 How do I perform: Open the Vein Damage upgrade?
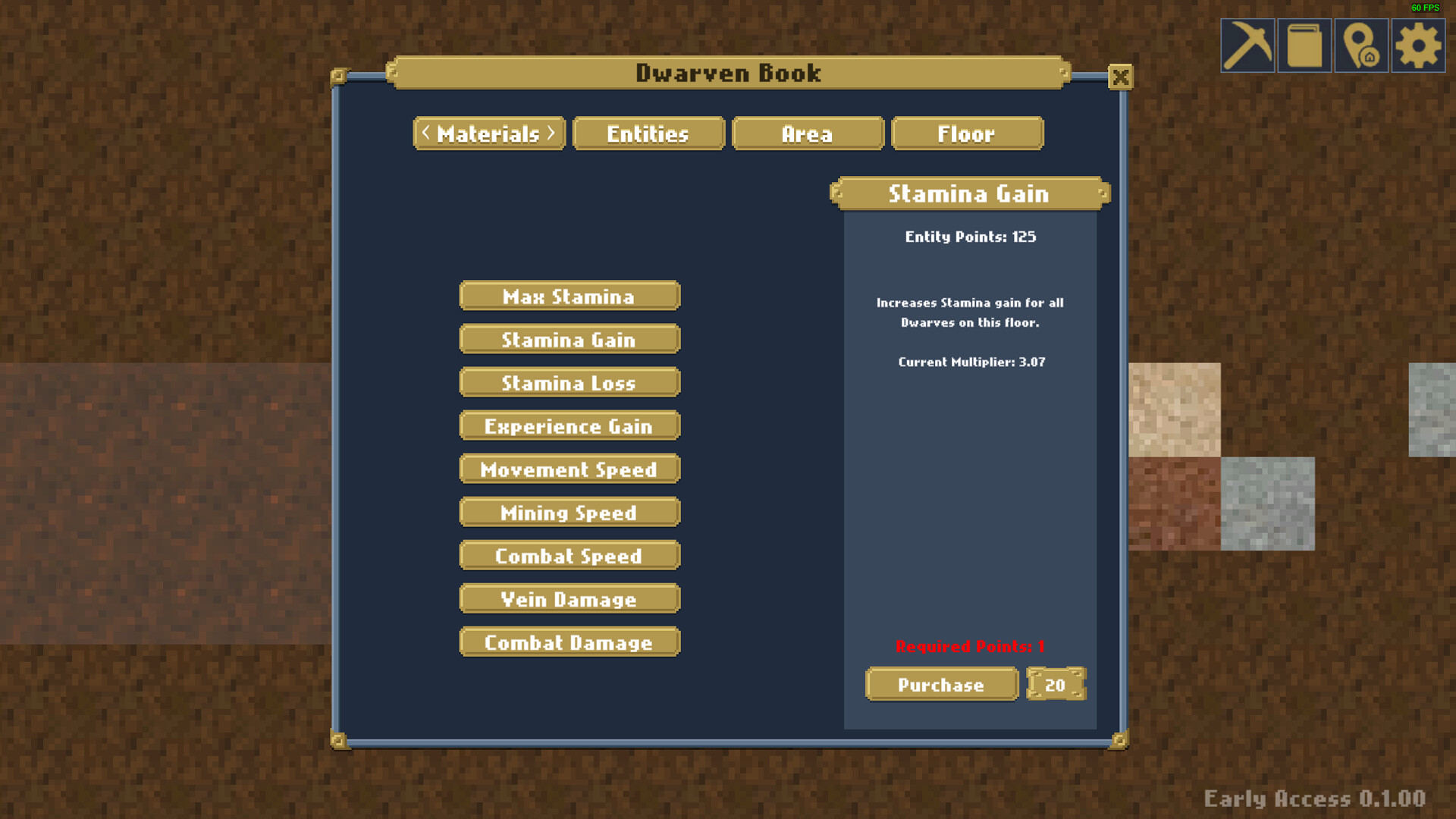click(x=569, y=599)
